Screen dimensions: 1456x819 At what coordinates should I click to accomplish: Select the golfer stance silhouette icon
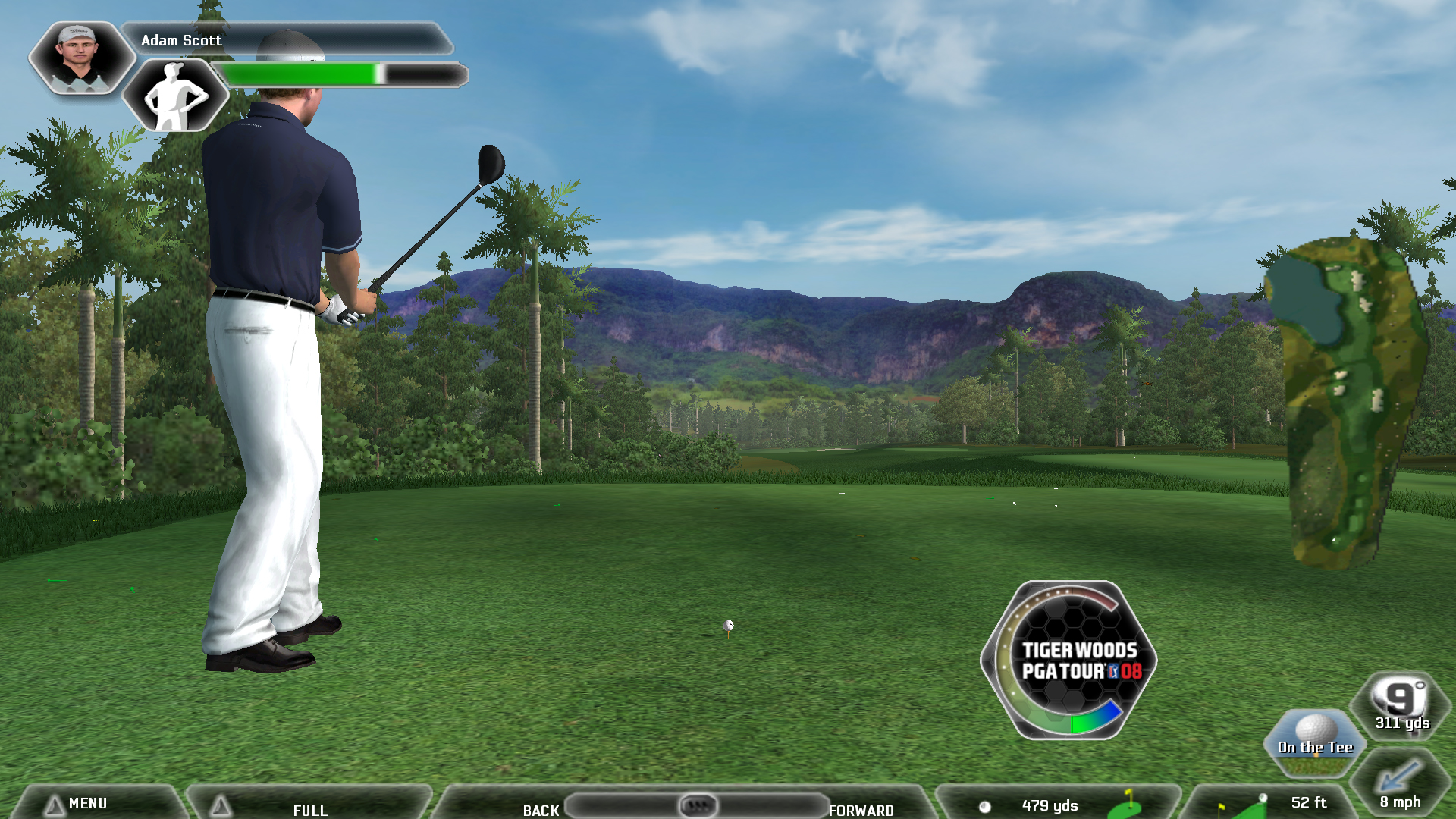[x=175, y=96]
